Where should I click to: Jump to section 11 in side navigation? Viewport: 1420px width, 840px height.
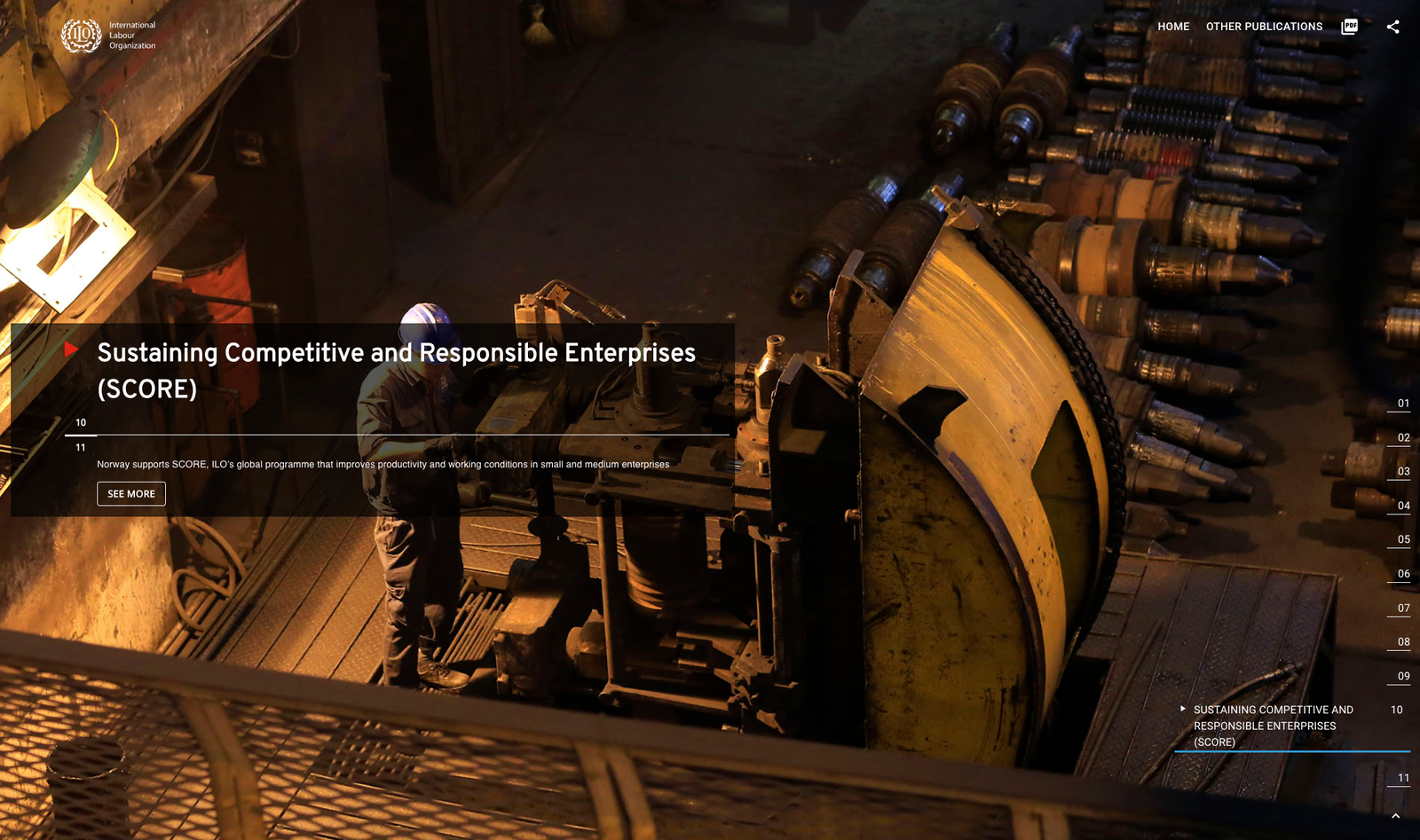coord(1403,779)
